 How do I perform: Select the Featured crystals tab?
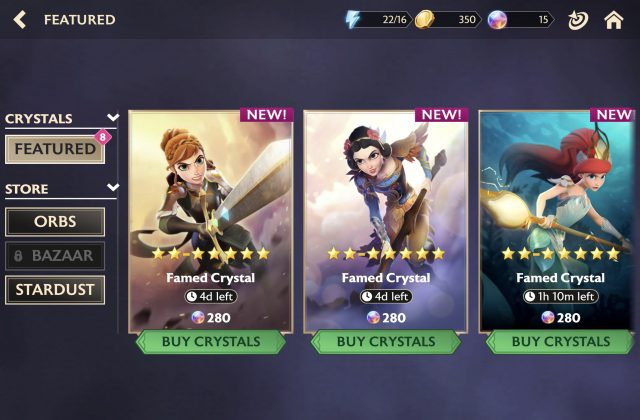click(x=55, y=149)
